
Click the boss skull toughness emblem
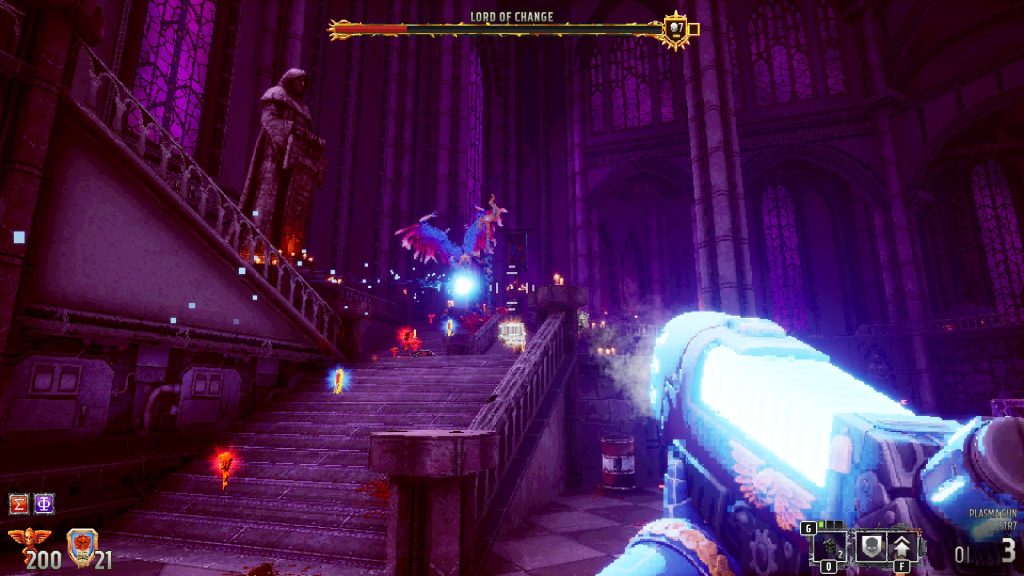(677, 28)
